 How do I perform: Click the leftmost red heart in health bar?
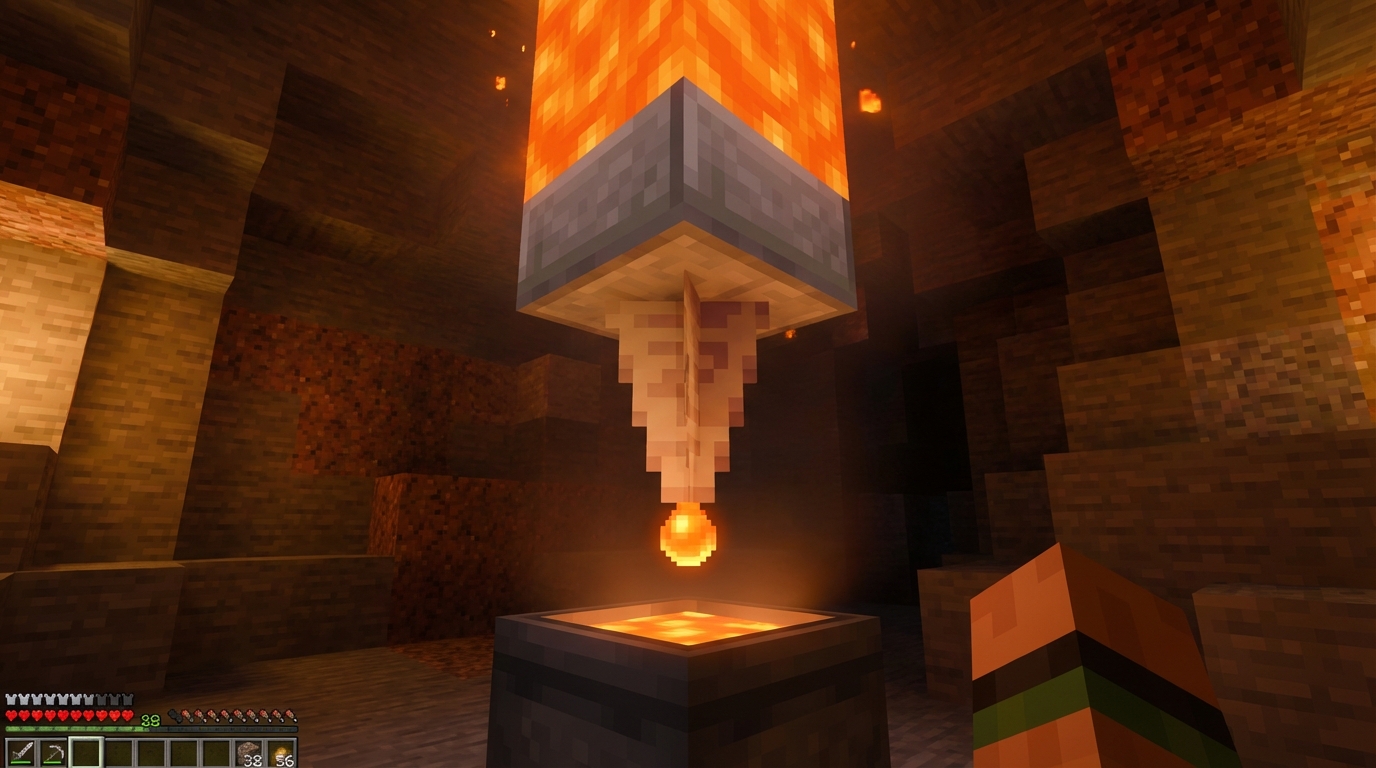pos(11,716)
